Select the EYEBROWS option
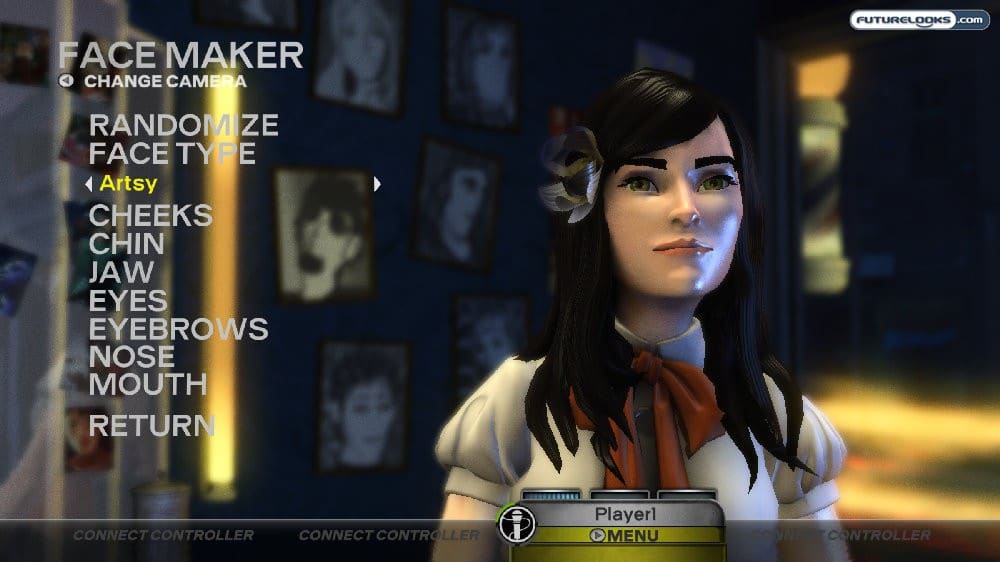 (178, 328)
